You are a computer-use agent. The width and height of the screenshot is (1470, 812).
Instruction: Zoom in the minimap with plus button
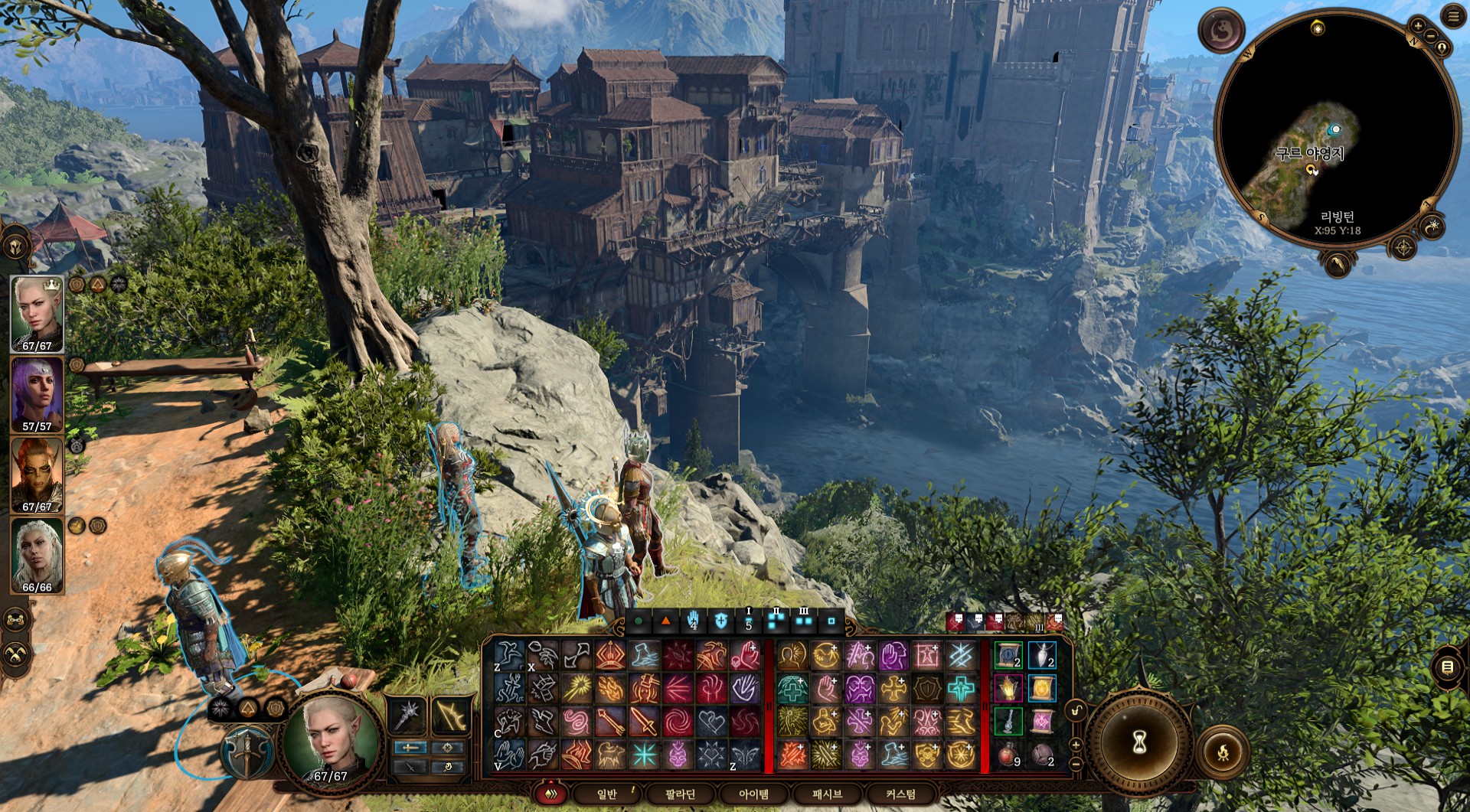coord(1417,25)
